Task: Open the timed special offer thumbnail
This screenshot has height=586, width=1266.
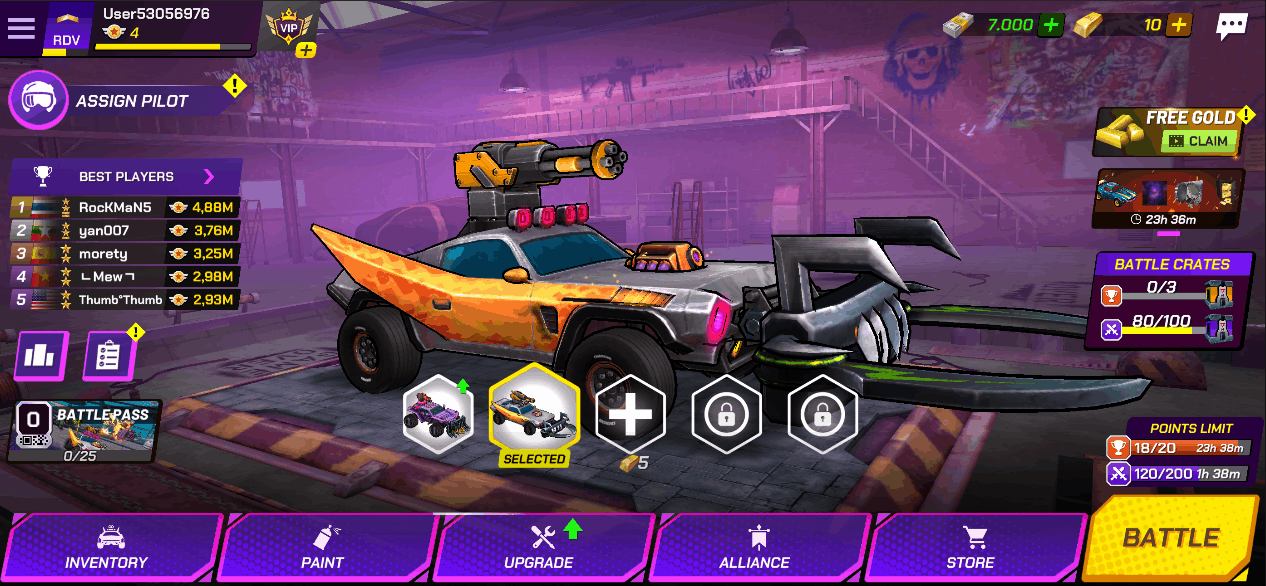Action: coord(1169,199)
